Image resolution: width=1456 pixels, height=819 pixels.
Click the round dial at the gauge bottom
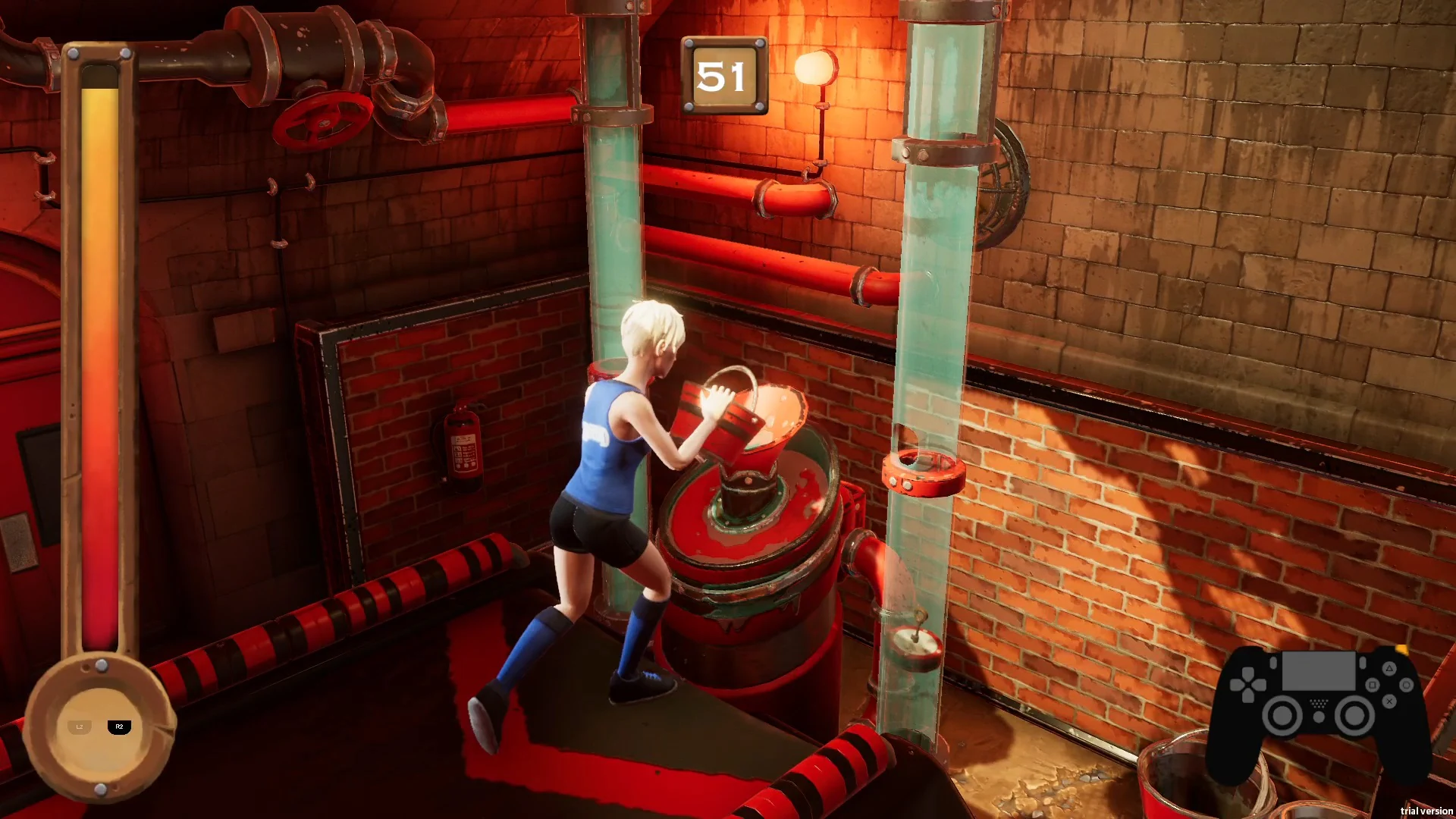click(x=99, y=724)
